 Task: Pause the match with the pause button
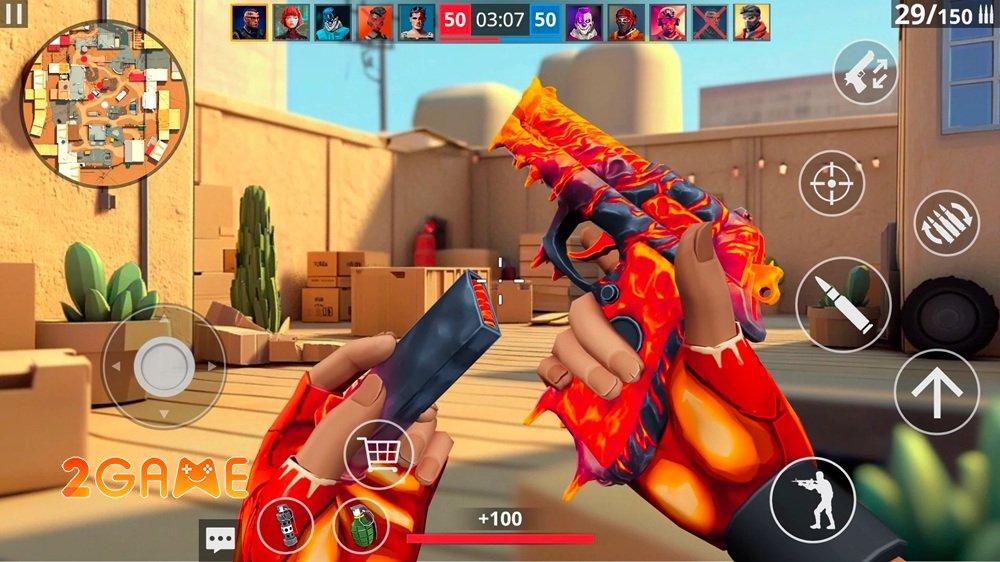point(14,14)
